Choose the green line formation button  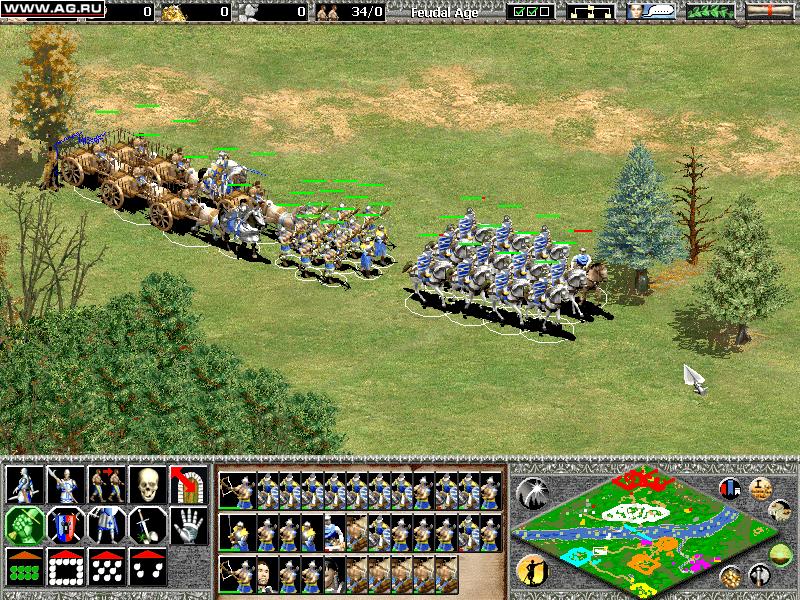(x=25, y=566)
